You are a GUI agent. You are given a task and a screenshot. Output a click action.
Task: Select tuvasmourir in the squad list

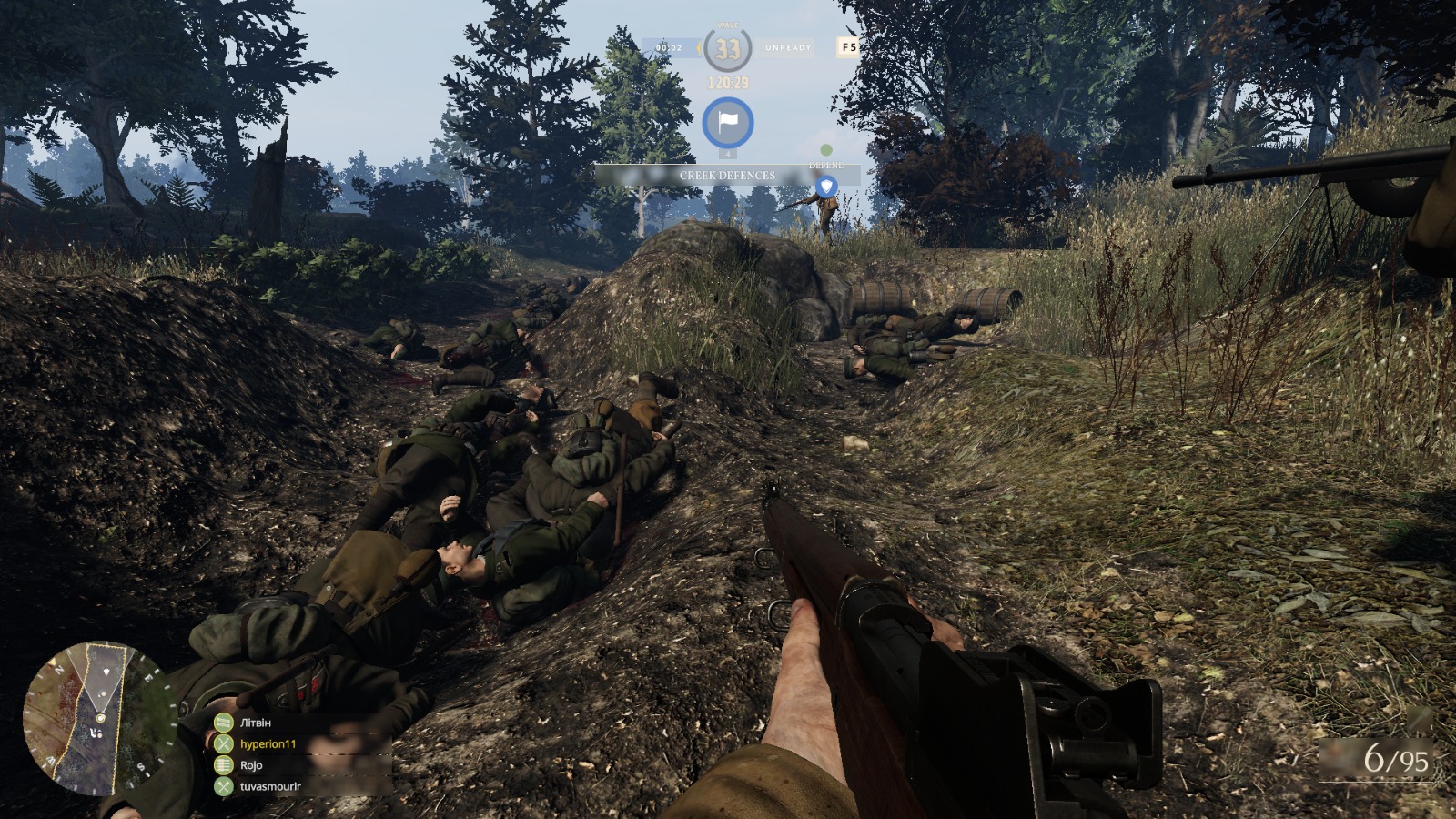click(x=270, y=786)
